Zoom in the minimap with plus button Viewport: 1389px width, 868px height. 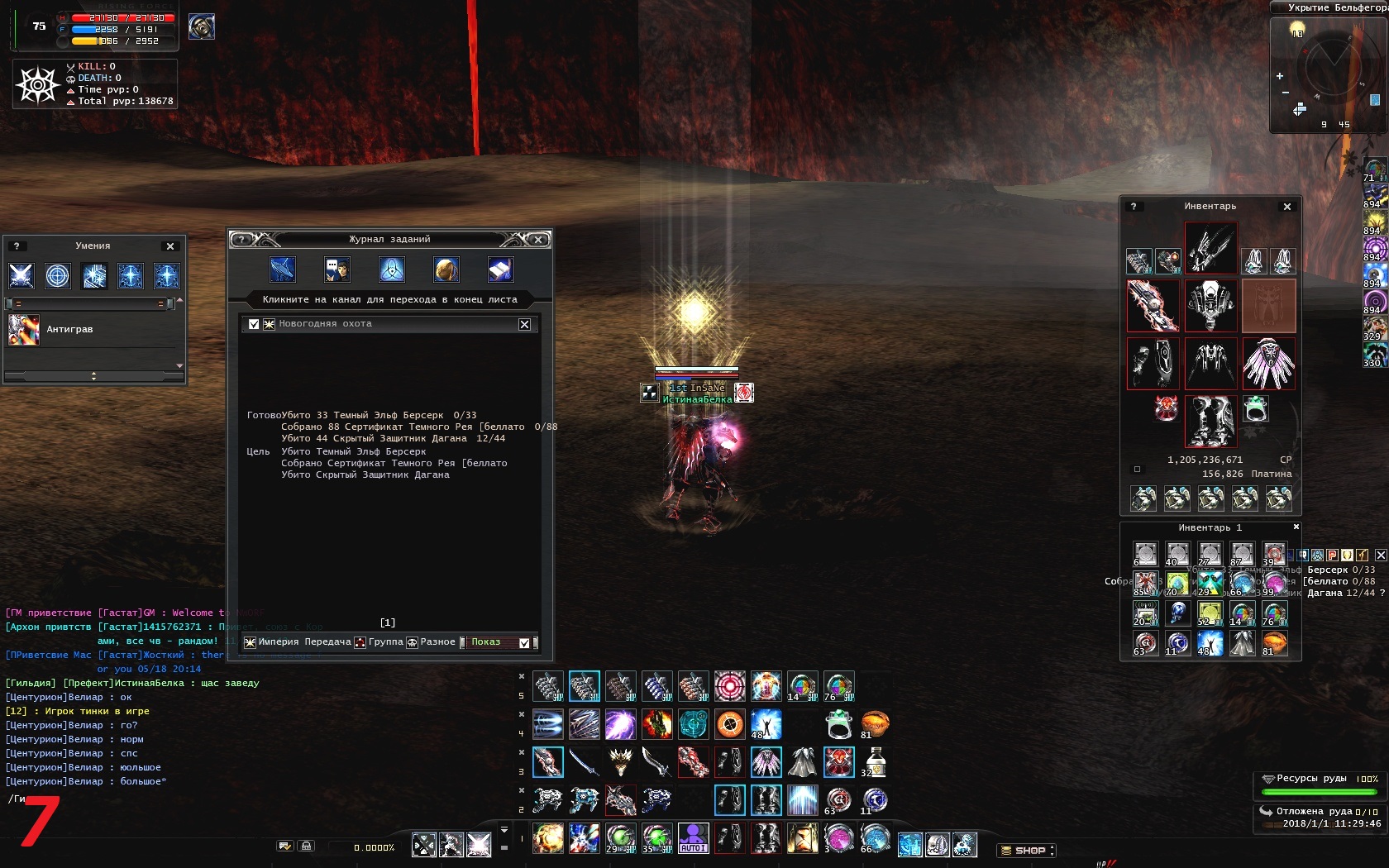pos(1280,76)
